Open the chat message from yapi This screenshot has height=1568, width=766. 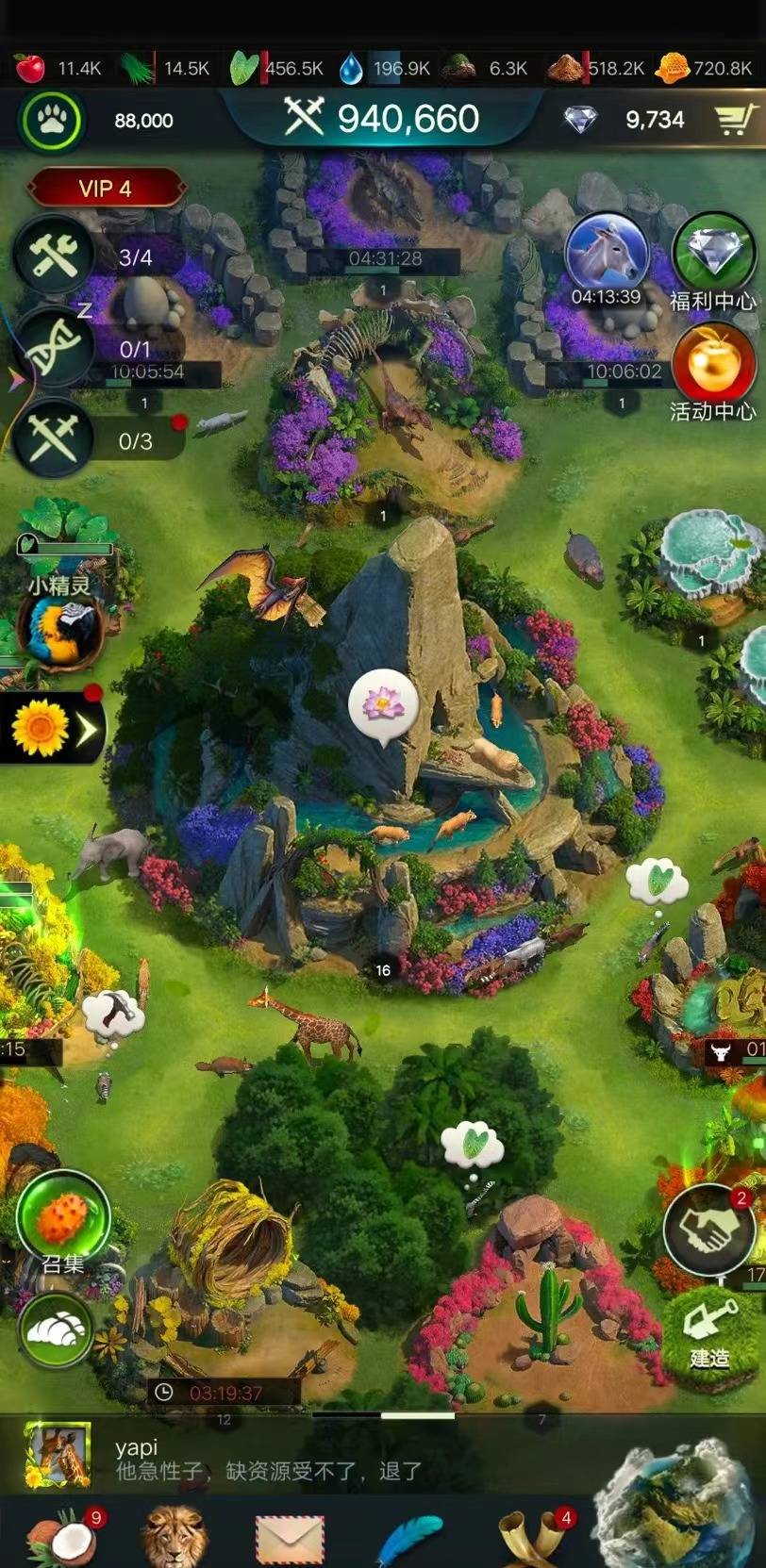tap(283, 1460)
